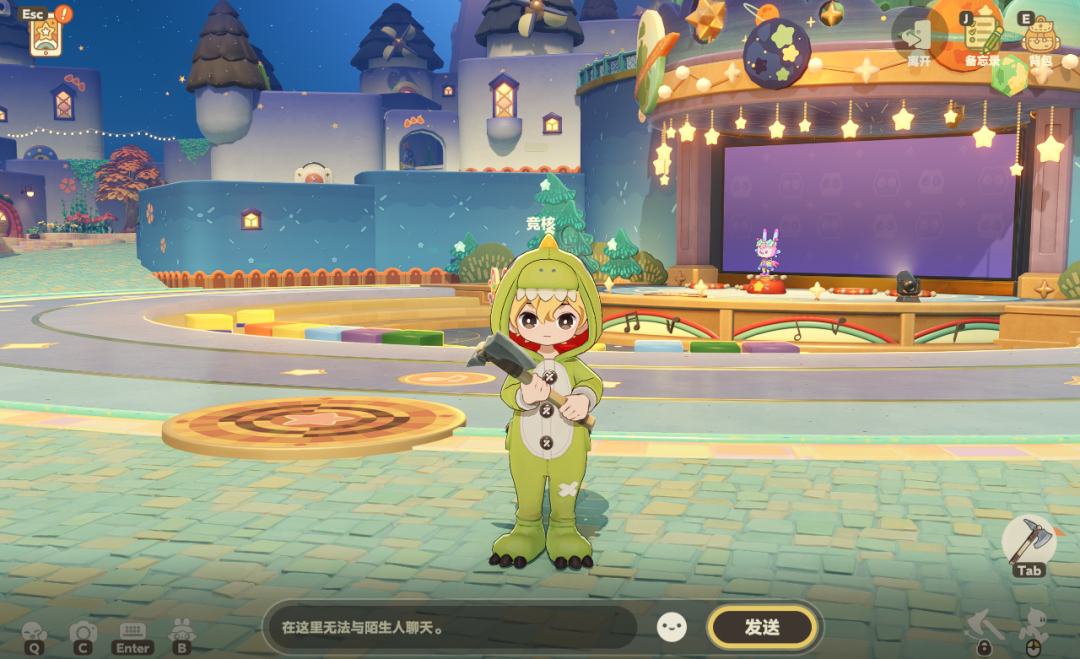Viewport: 1080px width, 659px height.
Task: Open the bunny character icon
Action: pos(182,634)
